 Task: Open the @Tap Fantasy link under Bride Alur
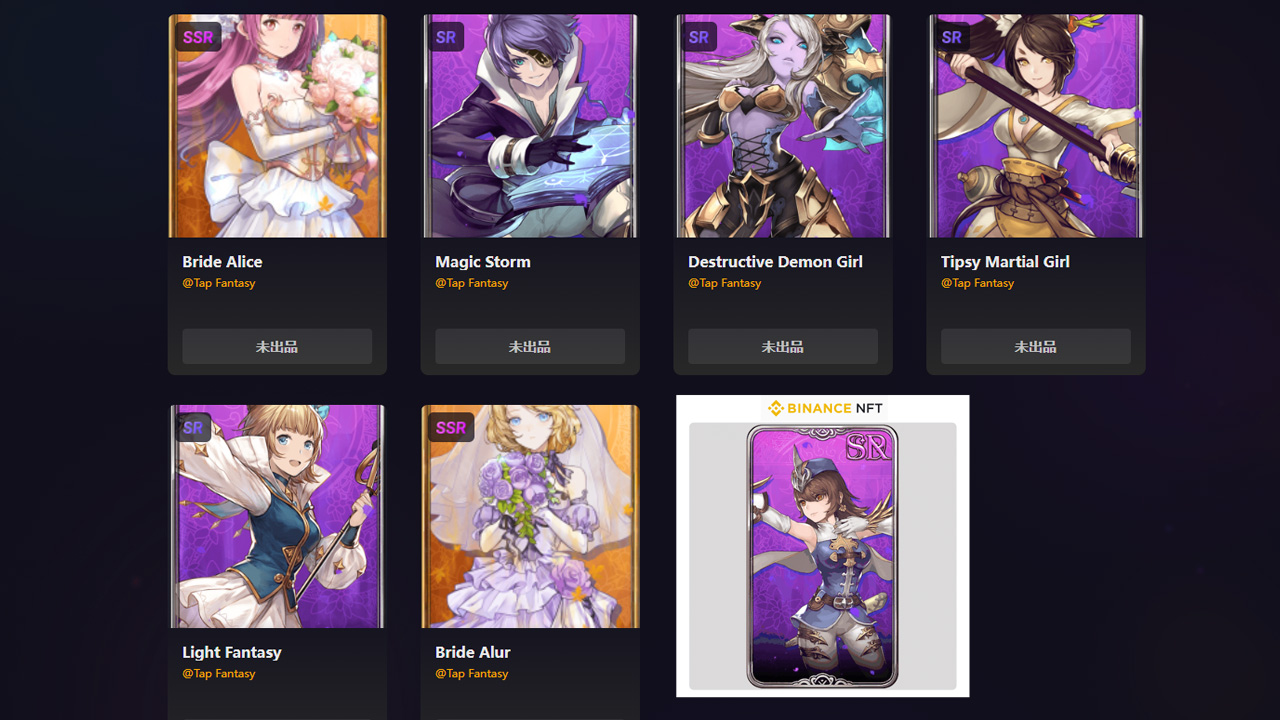tap(472, 673)
